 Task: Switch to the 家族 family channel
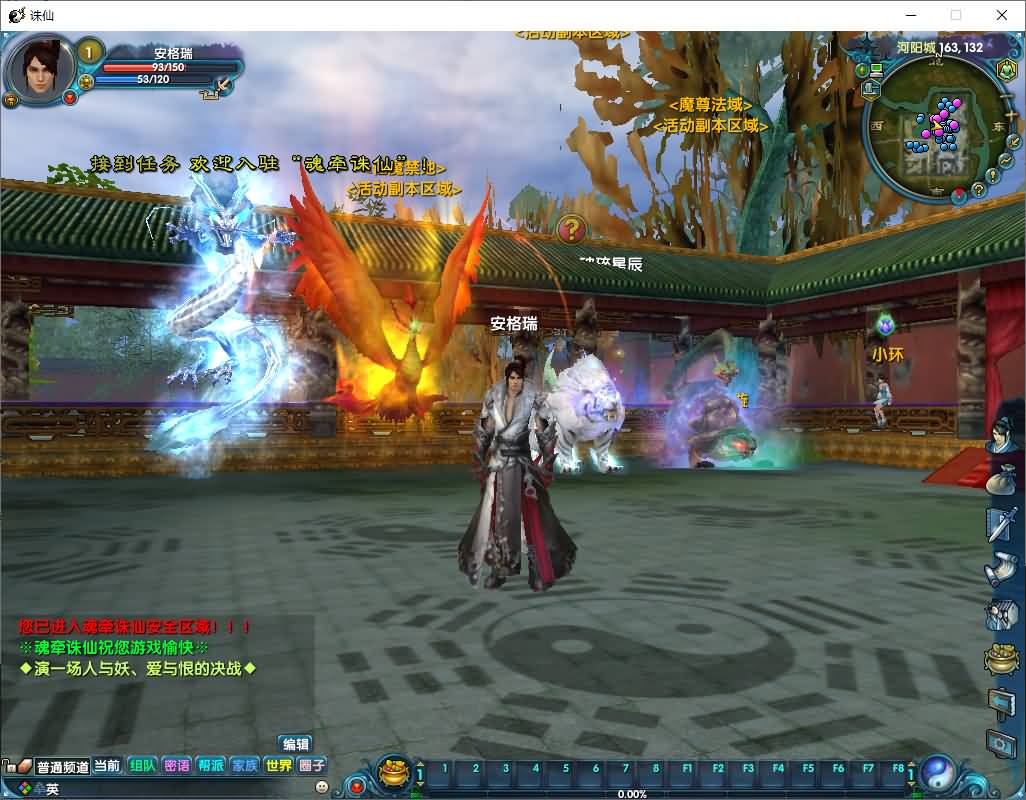[244, 765]
